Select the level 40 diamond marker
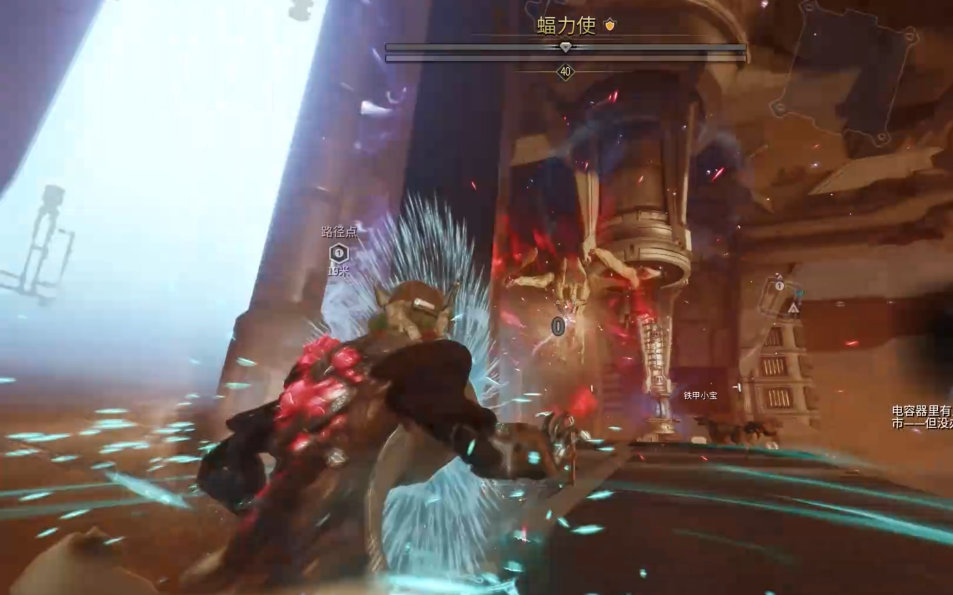This screenshot has height=595, width=953. tap(566, 72)
